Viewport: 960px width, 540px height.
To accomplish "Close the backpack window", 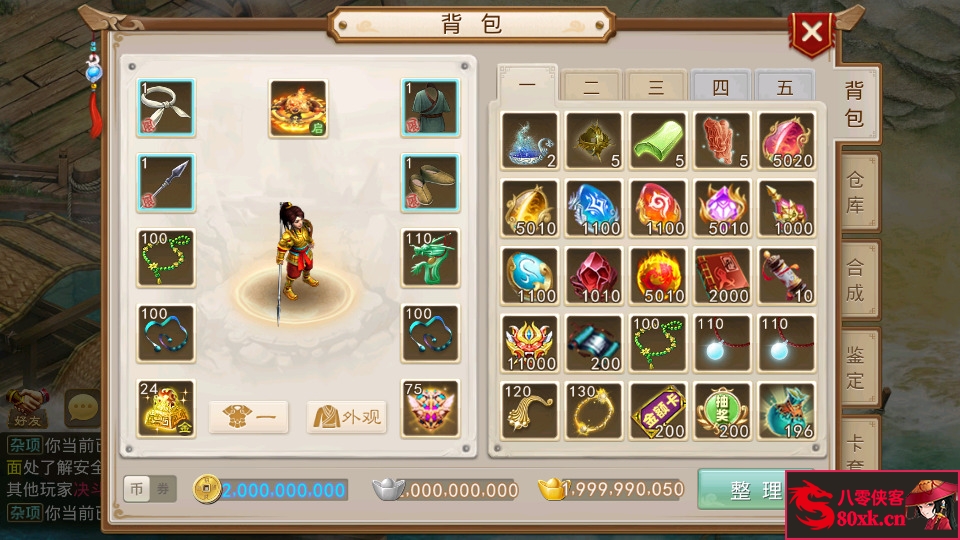I will coord(812,33).
